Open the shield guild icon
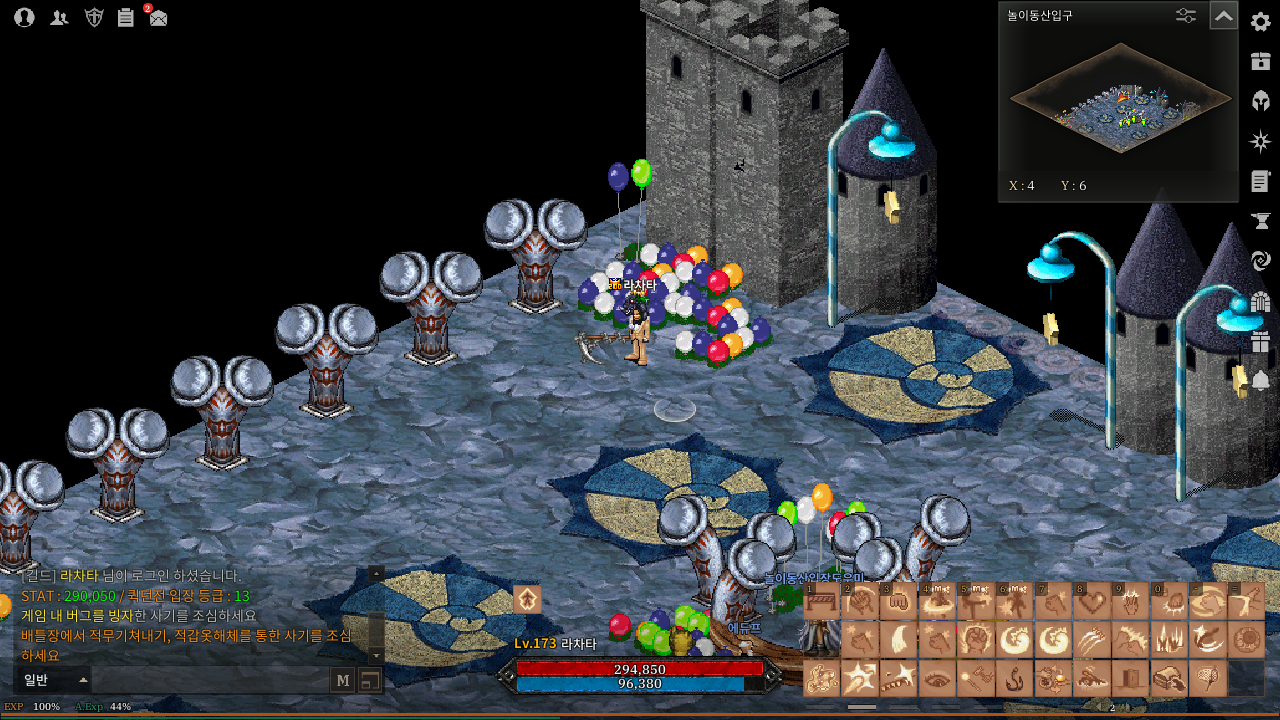 tap(94, 17)
